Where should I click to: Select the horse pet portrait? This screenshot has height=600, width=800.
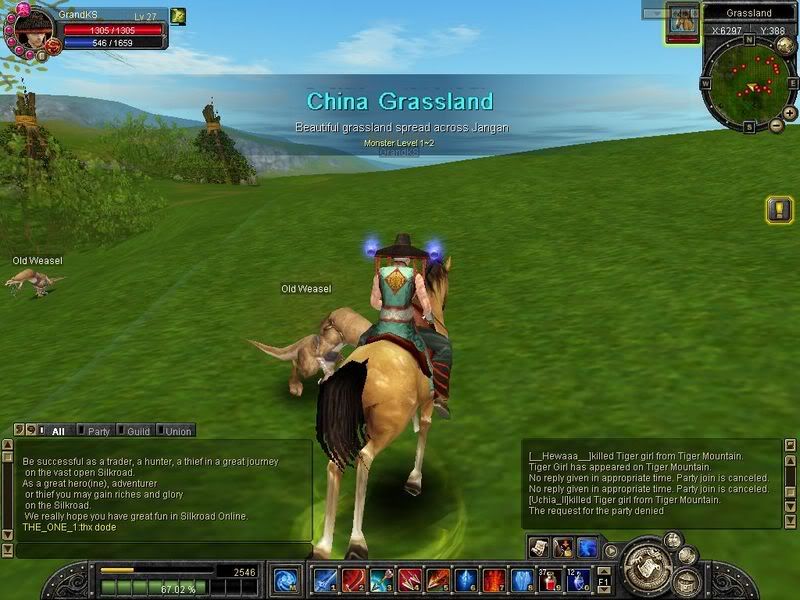tap(683, 19)
